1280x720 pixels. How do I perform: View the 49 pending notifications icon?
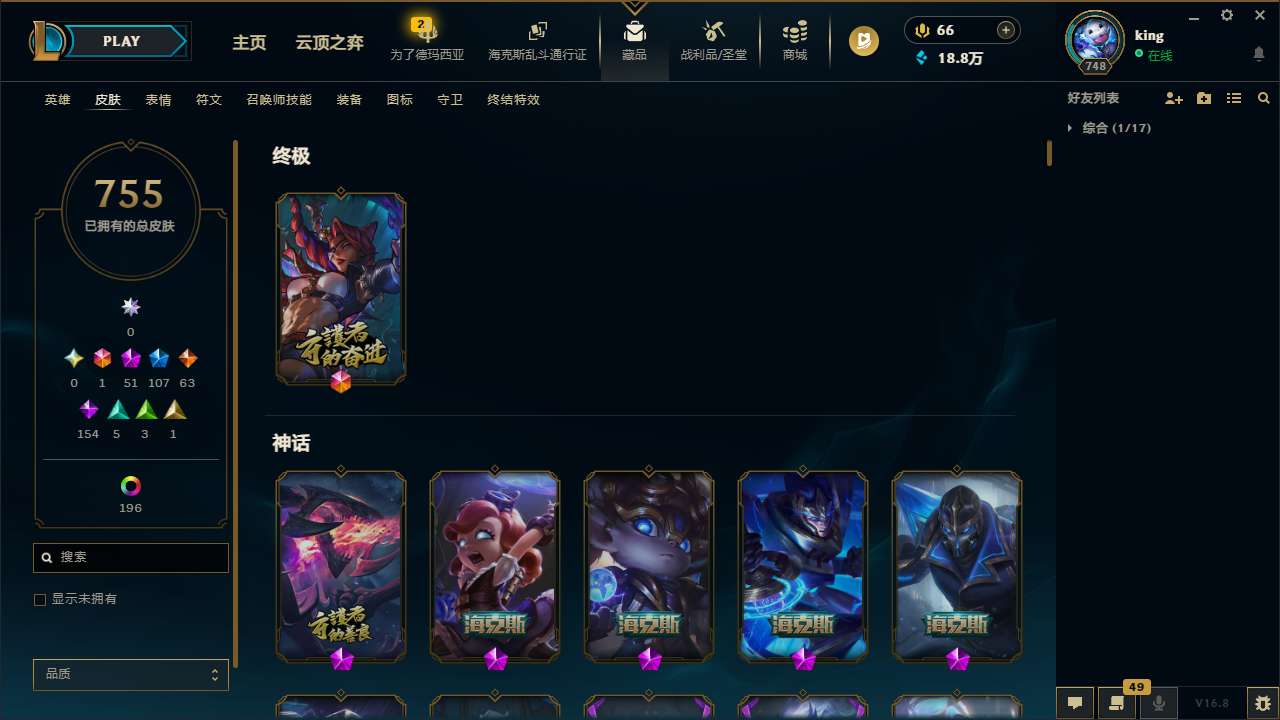pyautogui.click(x=1117, y=703)
